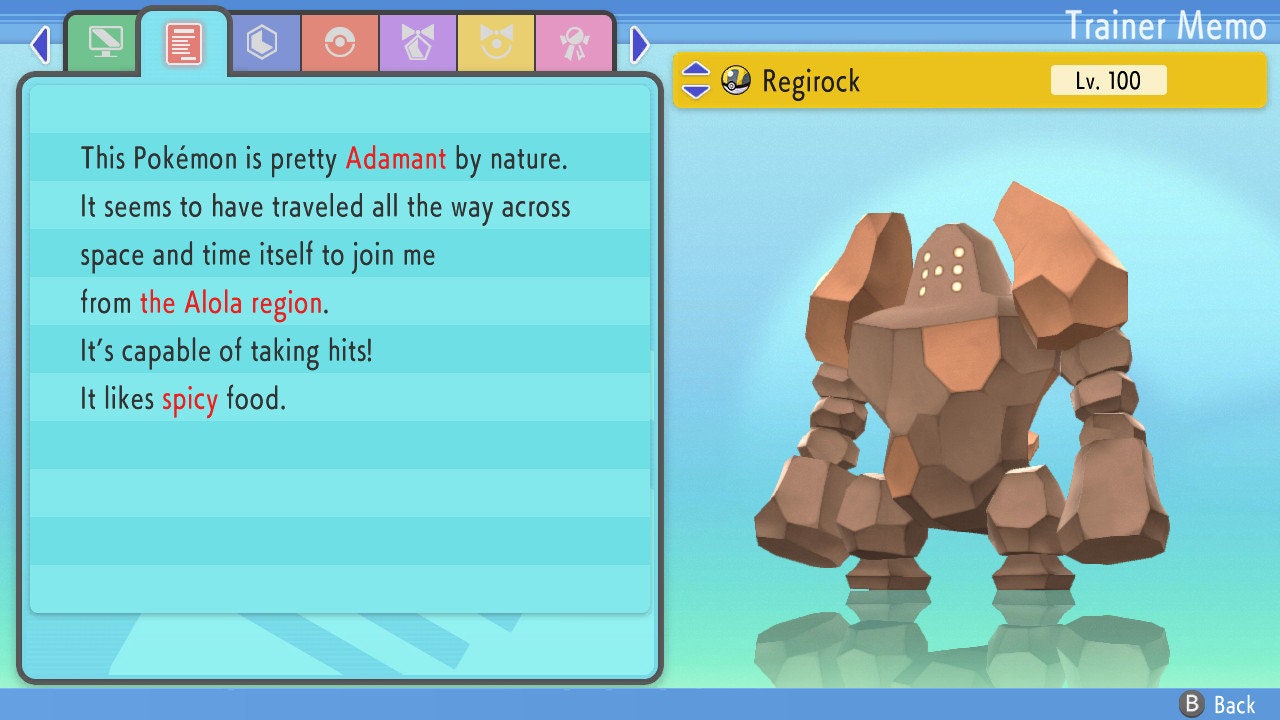Screen dimensions: 1280x720
Task: Switch to the green monitor tab
Action: tap(104, 43)
